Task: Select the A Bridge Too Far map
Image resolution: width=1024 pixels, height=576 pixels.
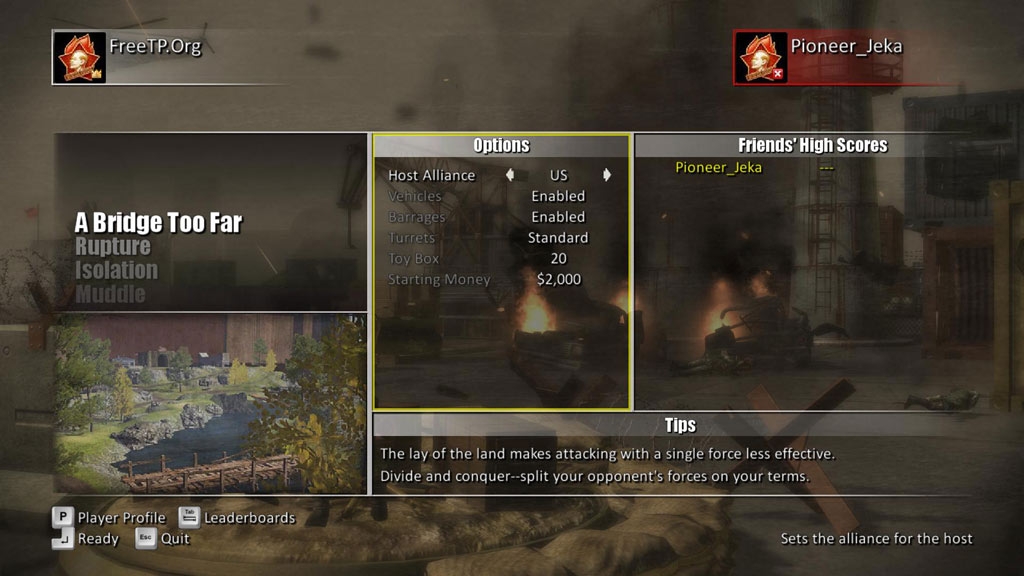Action: point(158,223)
